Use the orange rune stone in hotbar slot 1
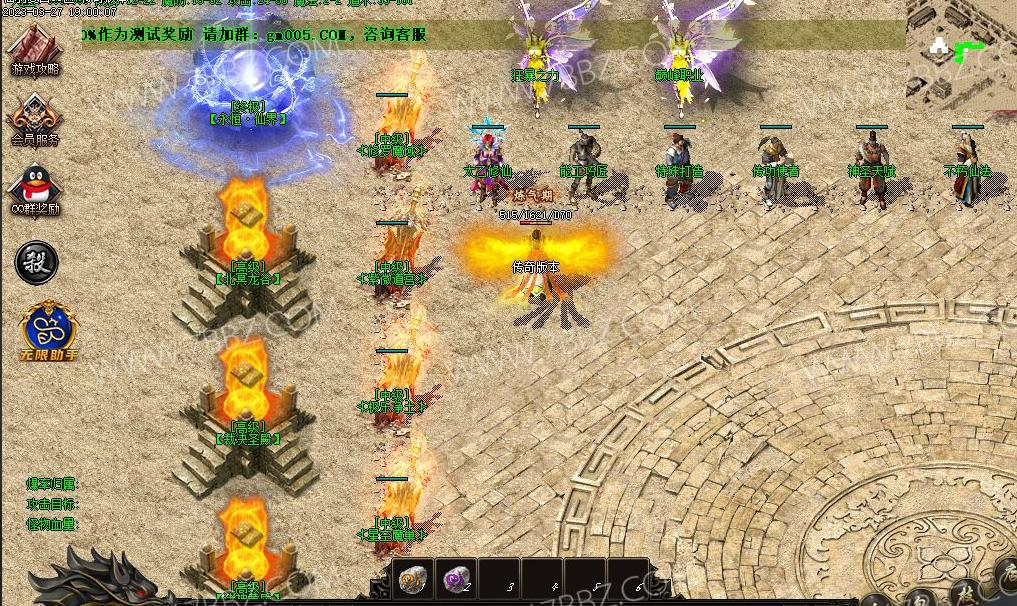Image resolution: width=1017 pixels, height=606 pixels. pos(411,579)
